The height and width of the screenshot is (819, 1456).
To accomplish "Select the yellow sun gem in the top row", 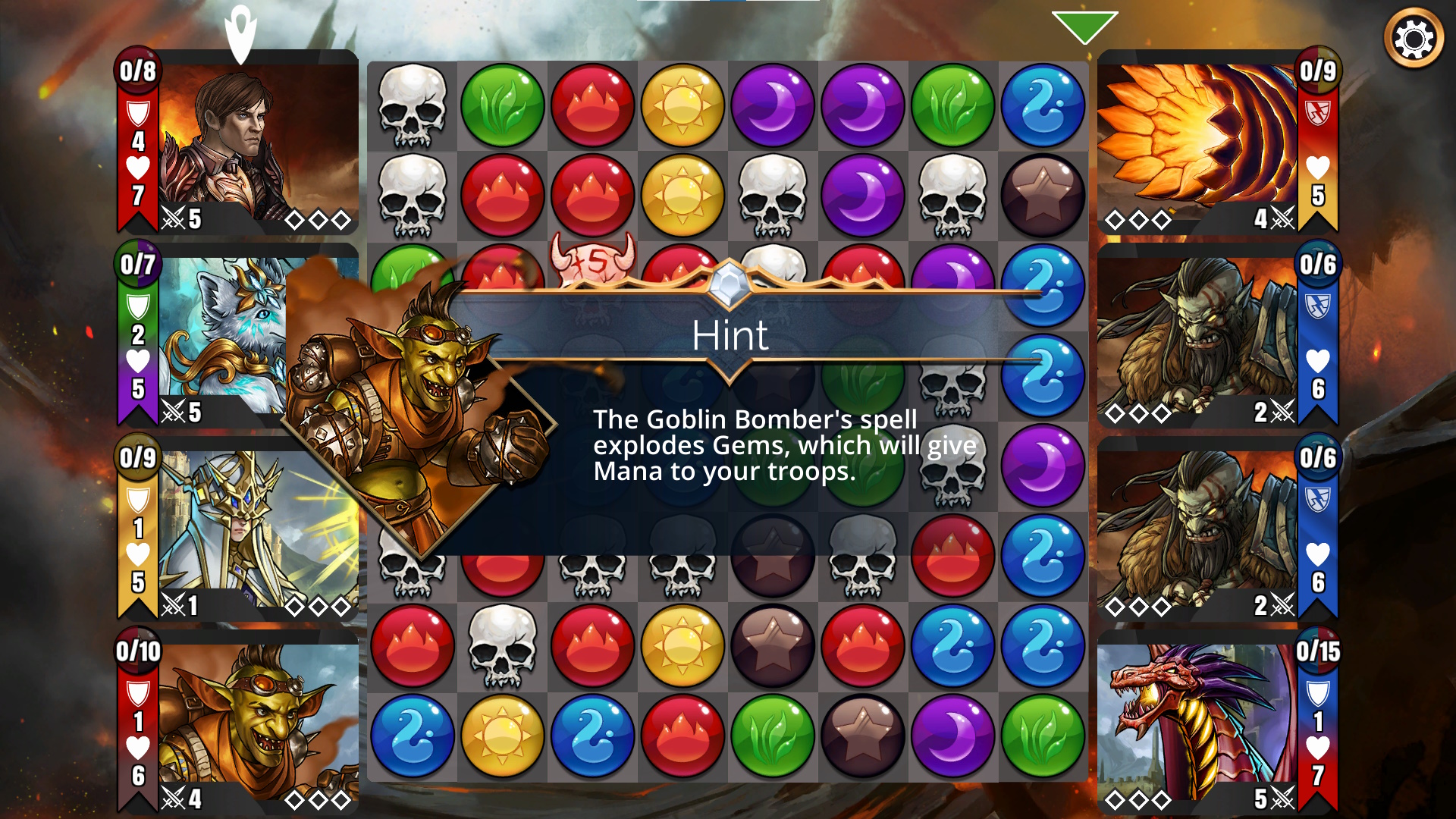I will (682, 105).
